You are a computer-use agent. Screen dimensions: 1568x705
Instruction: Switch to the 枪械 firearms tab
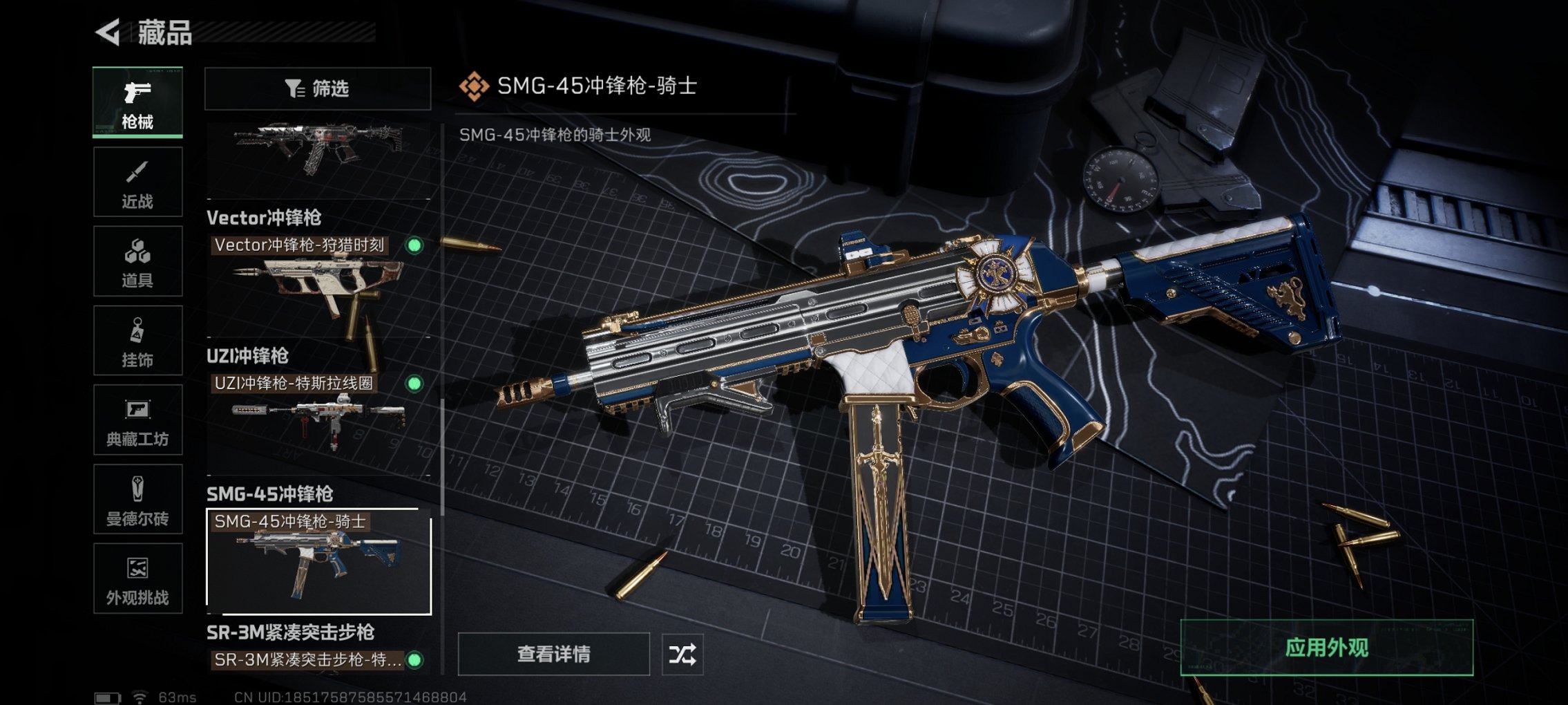click(137, 102)
